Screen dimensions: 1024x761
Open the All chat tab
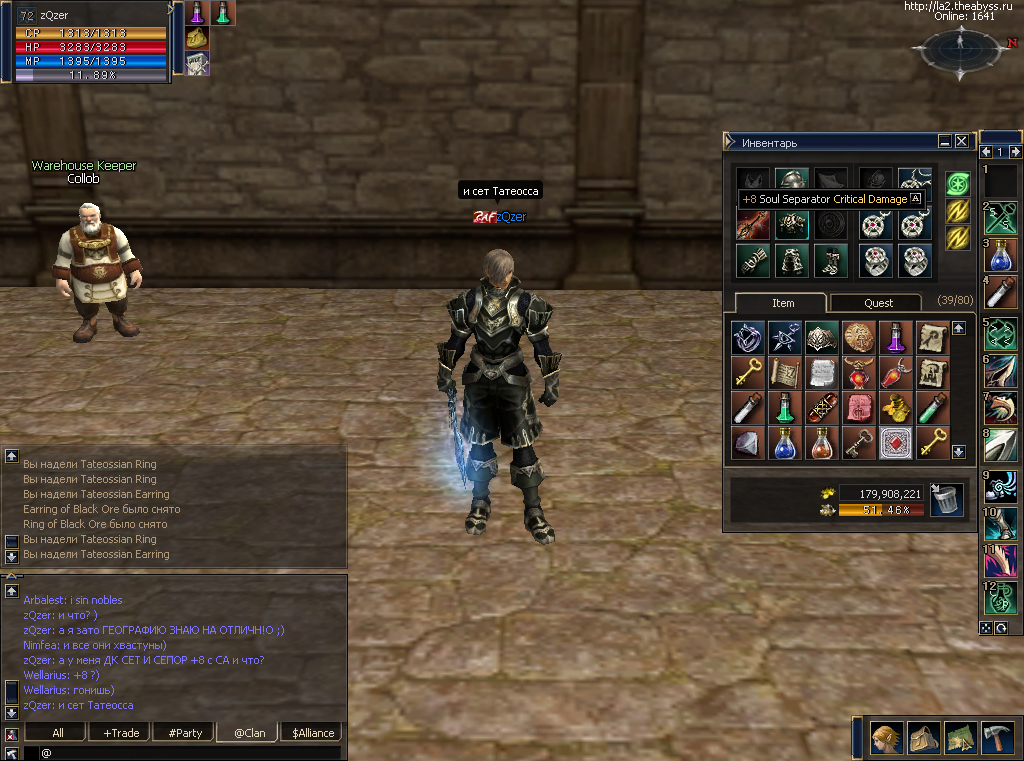(58, 732)
